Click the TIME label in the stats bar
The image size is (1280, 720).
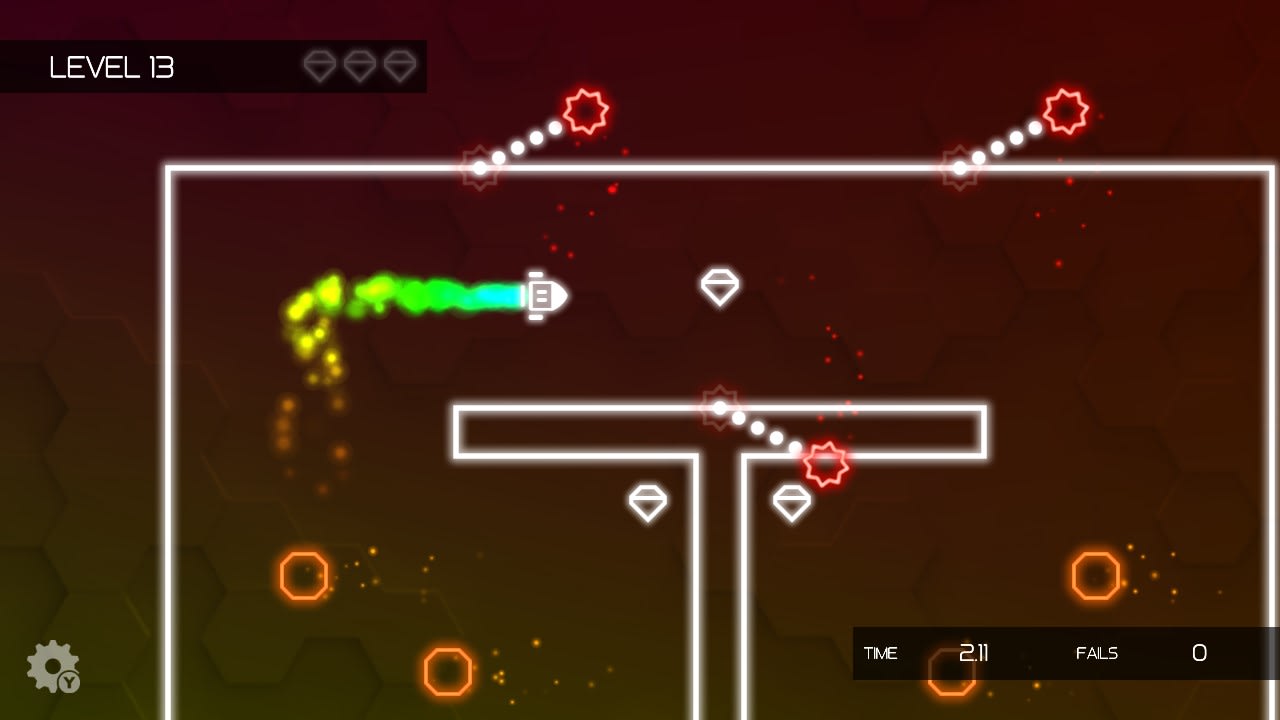point(882,654)
